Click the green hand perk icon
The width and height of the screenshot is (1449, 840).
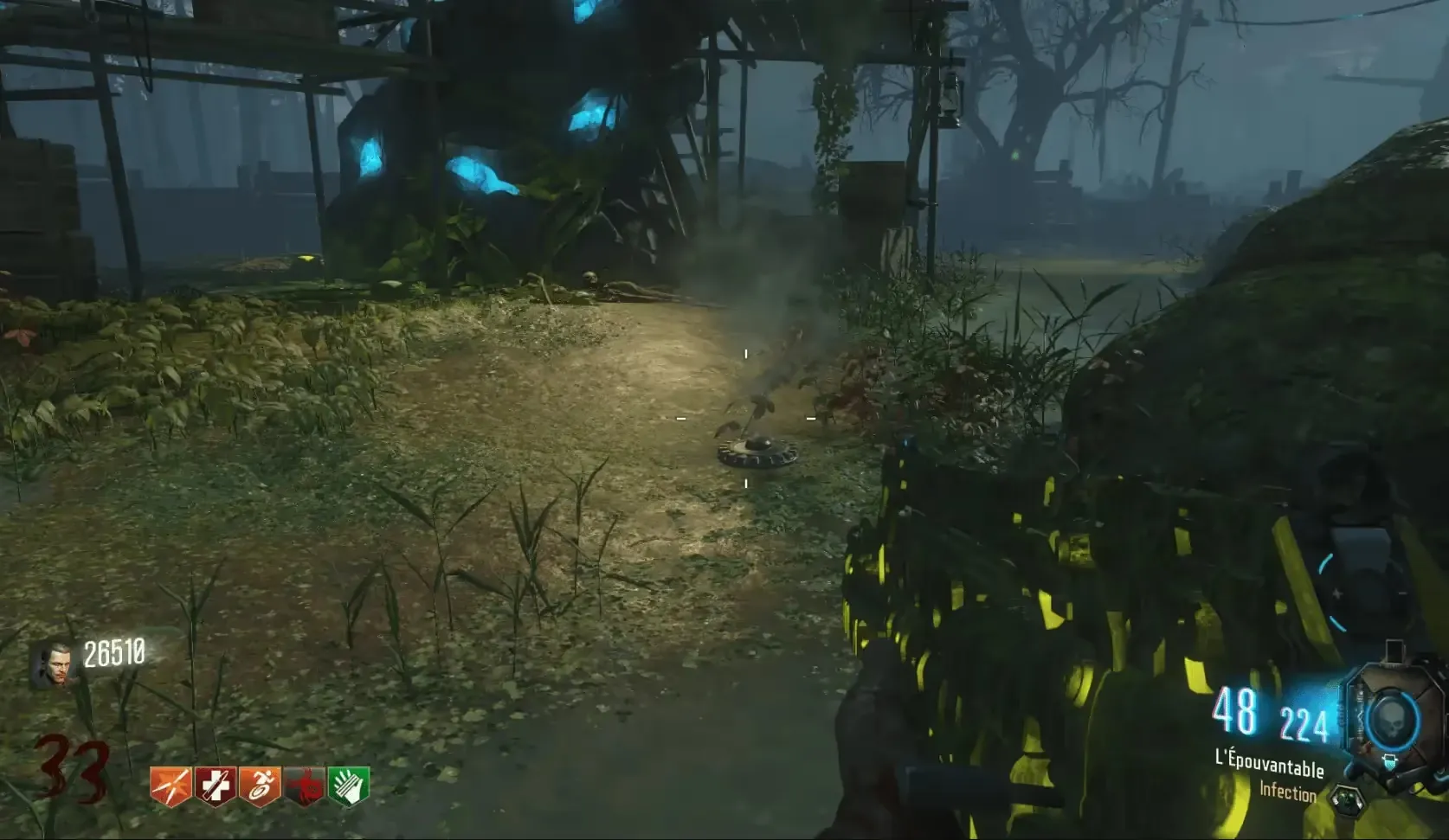[349, 786]
